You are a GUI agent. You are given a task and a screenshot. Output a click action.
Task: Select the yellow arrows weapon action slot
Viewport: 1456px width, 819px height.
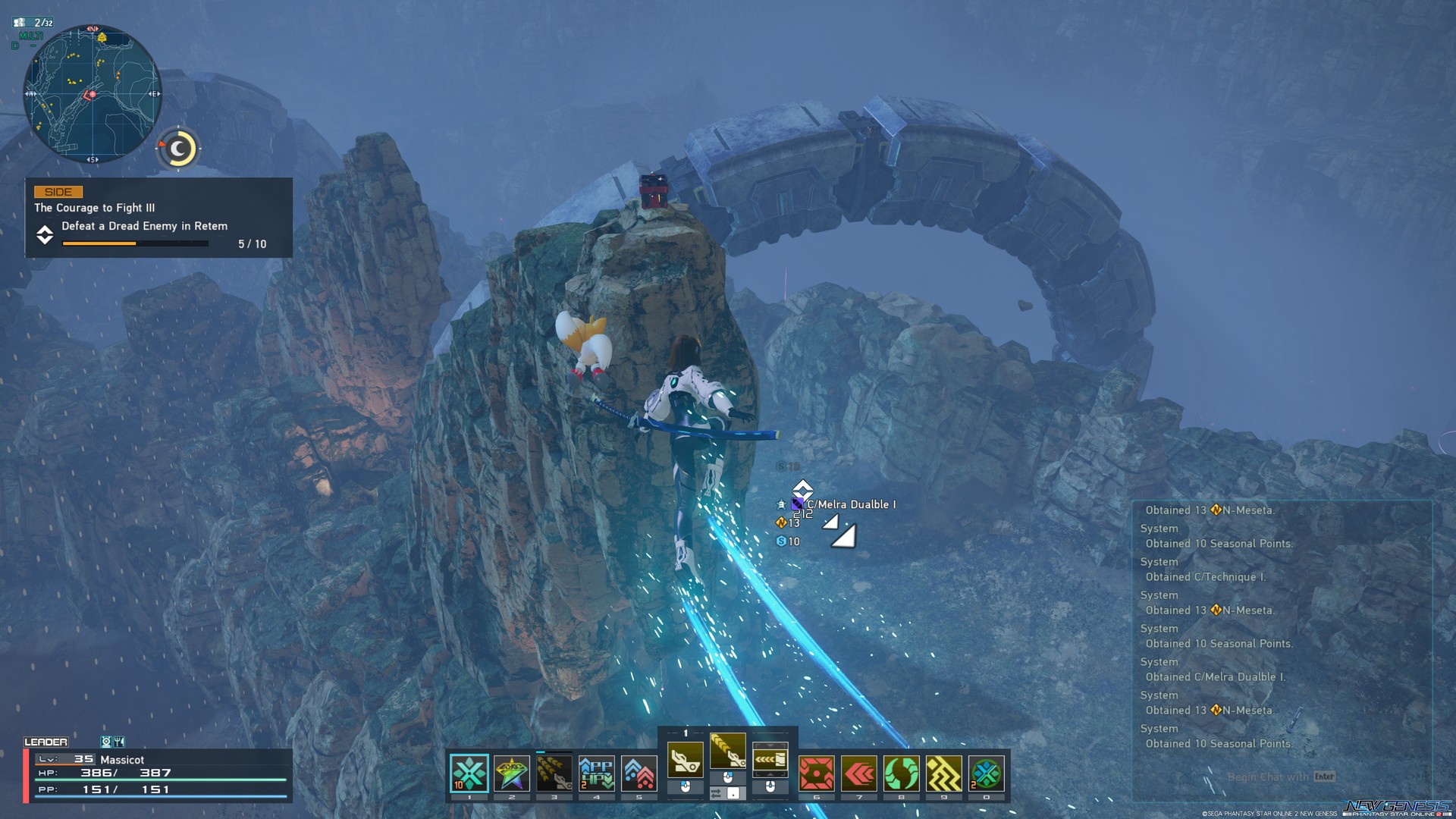(770, 760)
